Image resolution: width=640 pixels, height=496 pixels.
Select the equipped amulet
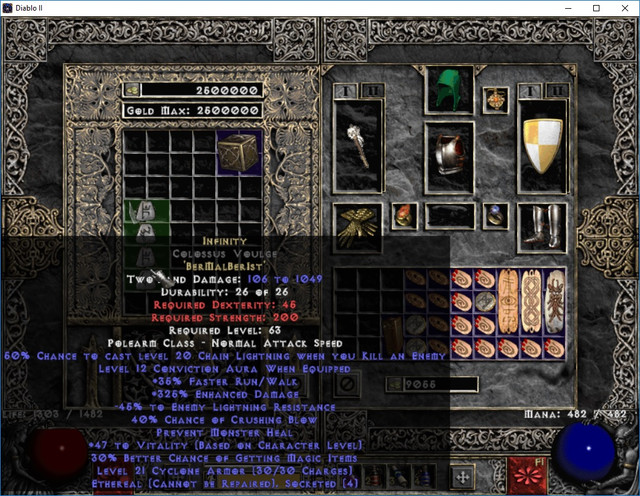click(x=494, y=99)
